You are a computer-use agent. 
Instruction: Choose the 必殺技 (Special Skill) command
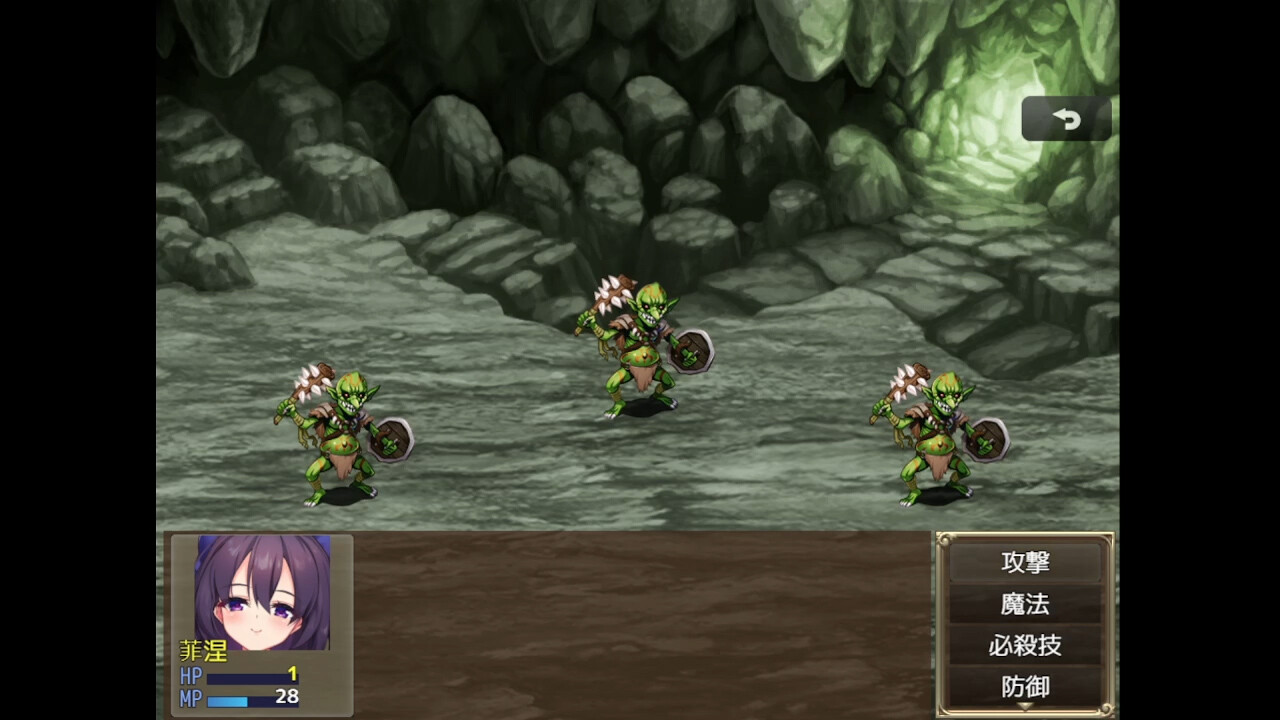pos(1026,646)
